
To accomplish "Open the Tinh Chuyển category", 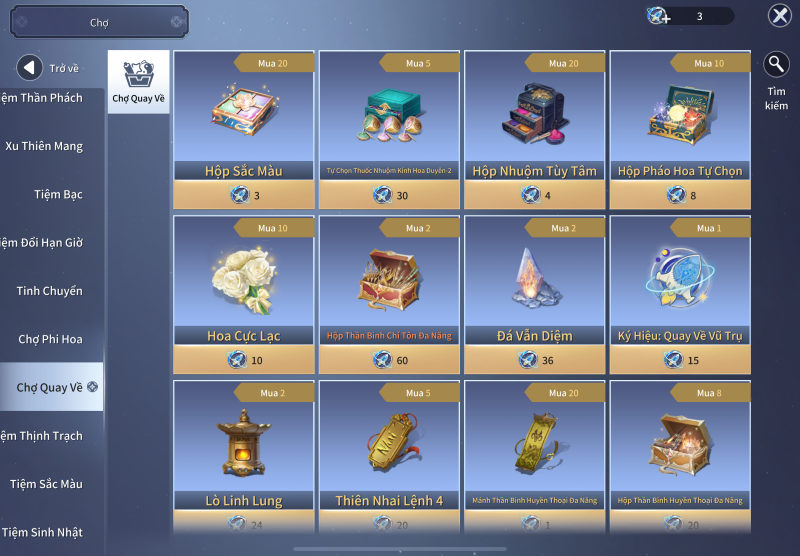I will (49, 291).
